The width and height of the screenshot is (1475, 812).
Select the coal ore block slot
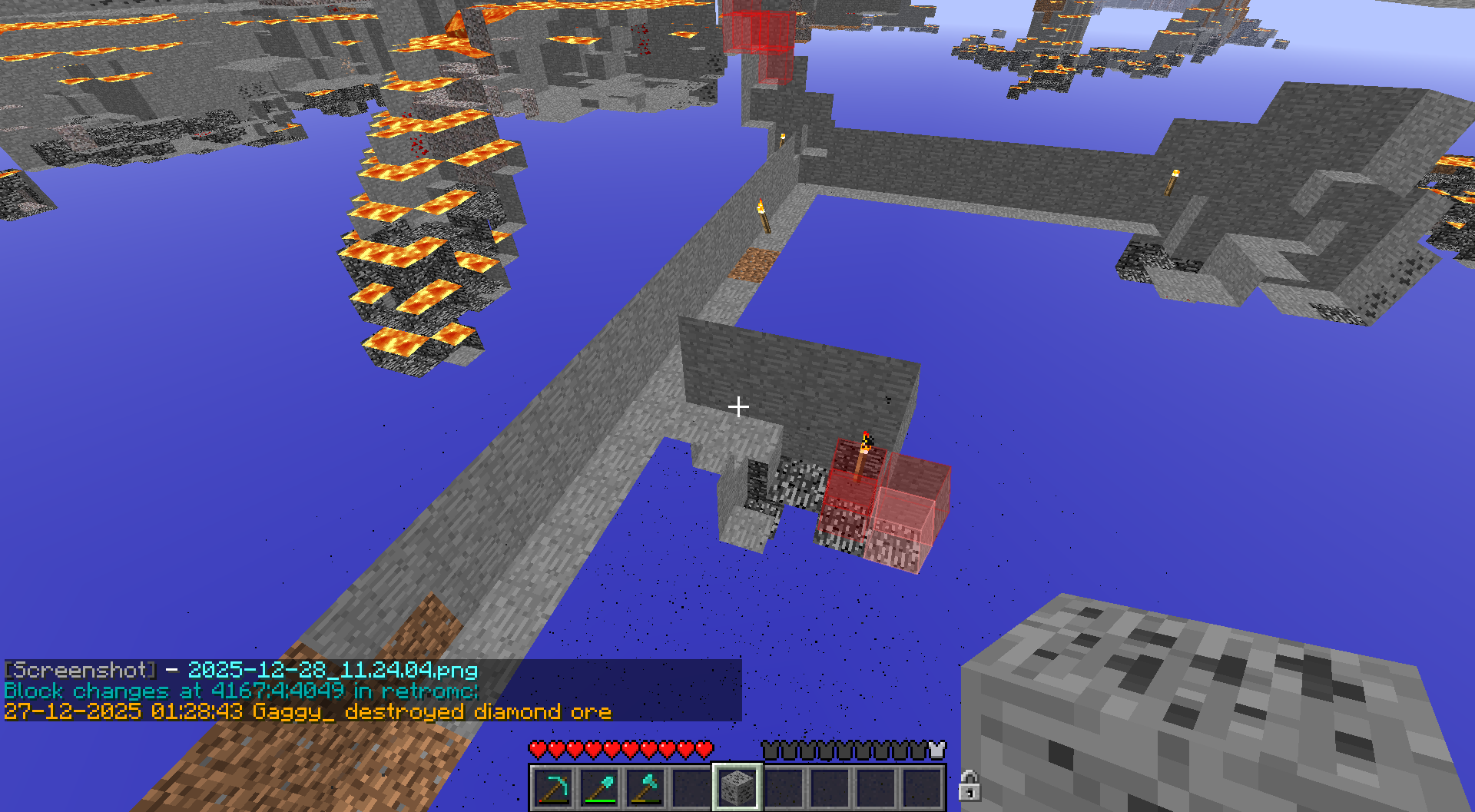[737, 787]
